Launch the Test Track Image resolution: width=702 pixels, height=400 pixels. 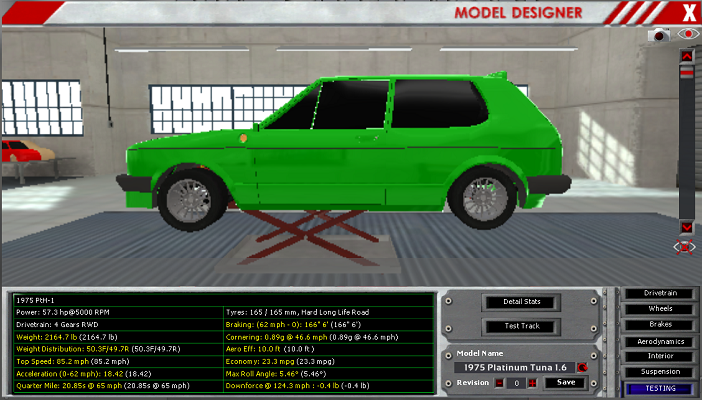tap(519, 326)
